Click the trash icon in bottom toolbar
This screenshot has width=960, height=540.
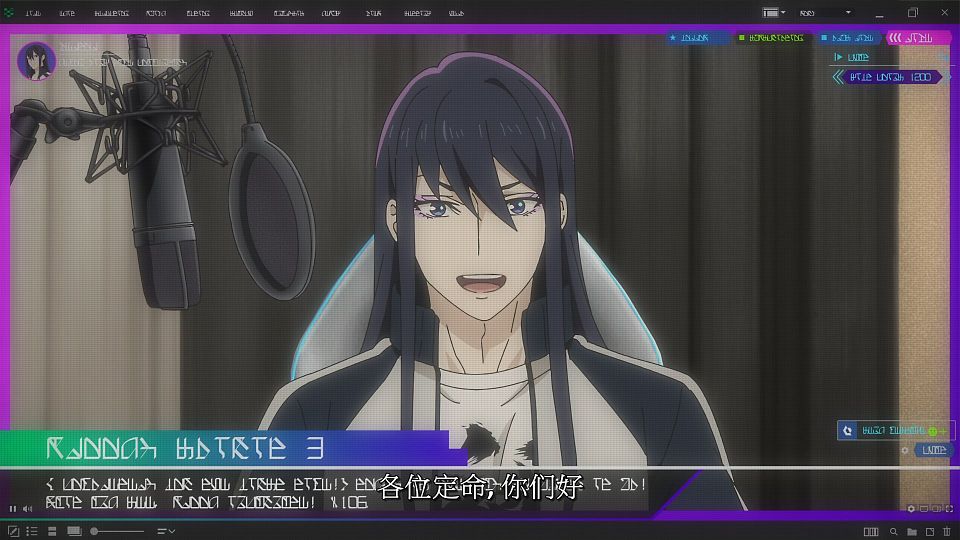(946, 530)
